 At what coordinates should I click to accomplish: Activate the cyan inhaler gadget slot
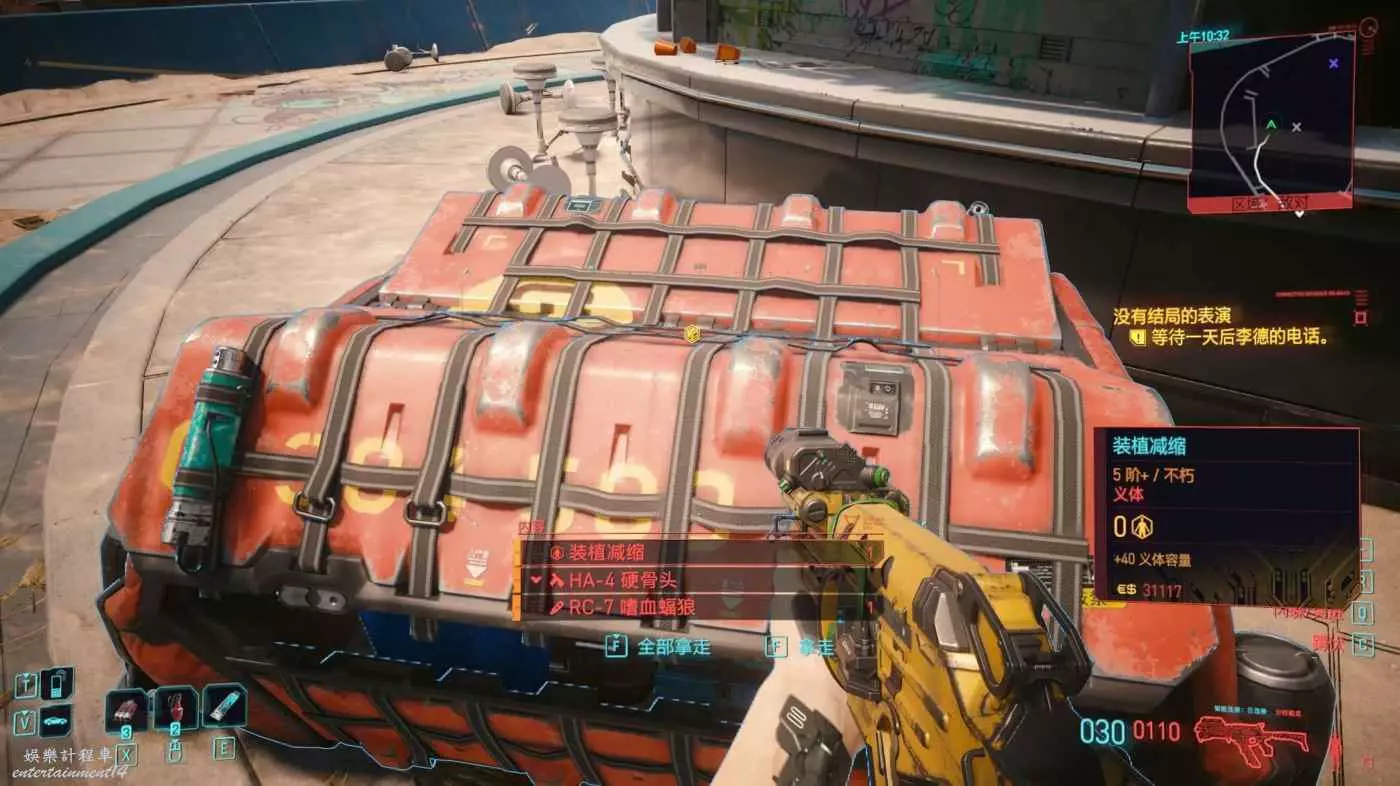tap(224, 706)
